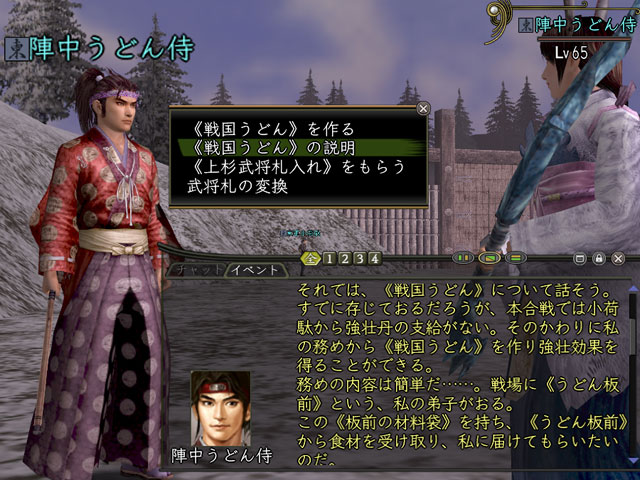
Task: Close the NPC dialogue menu
Action: [x=424, y=108]
